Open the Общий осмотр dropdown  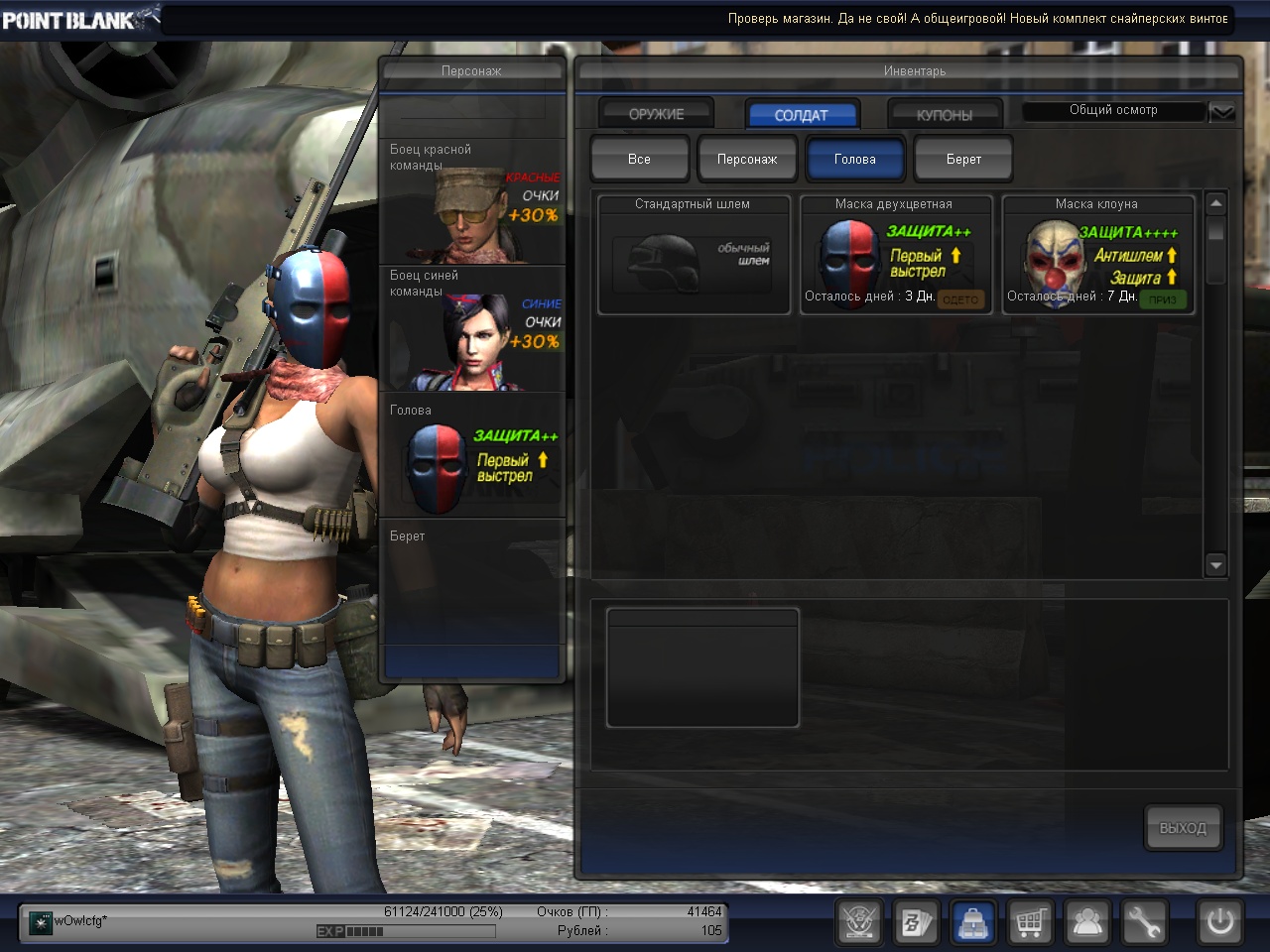[1221, 111]
